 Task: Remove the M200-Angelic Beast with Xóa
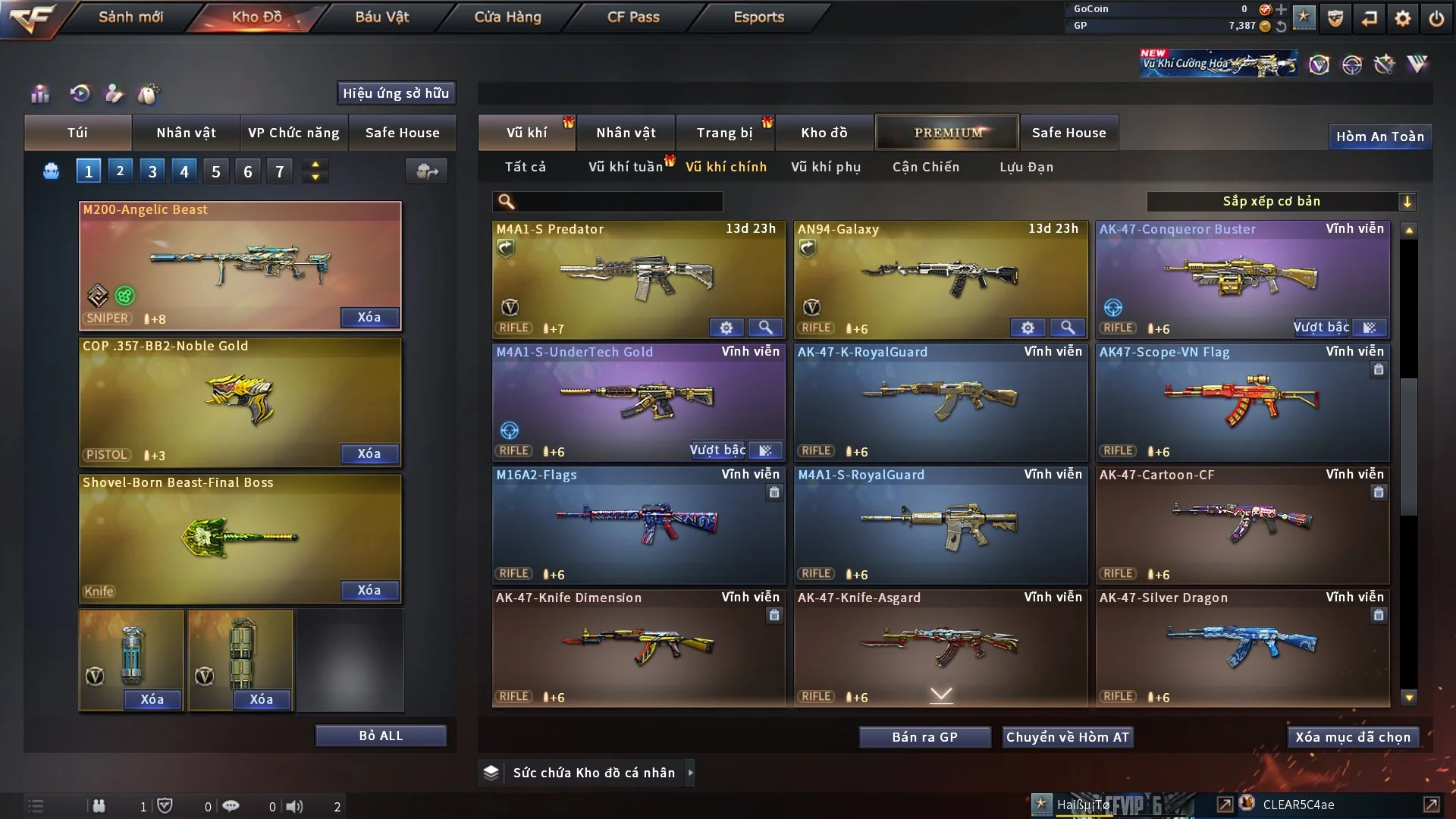pyautogui.click(x=369, y=317)
